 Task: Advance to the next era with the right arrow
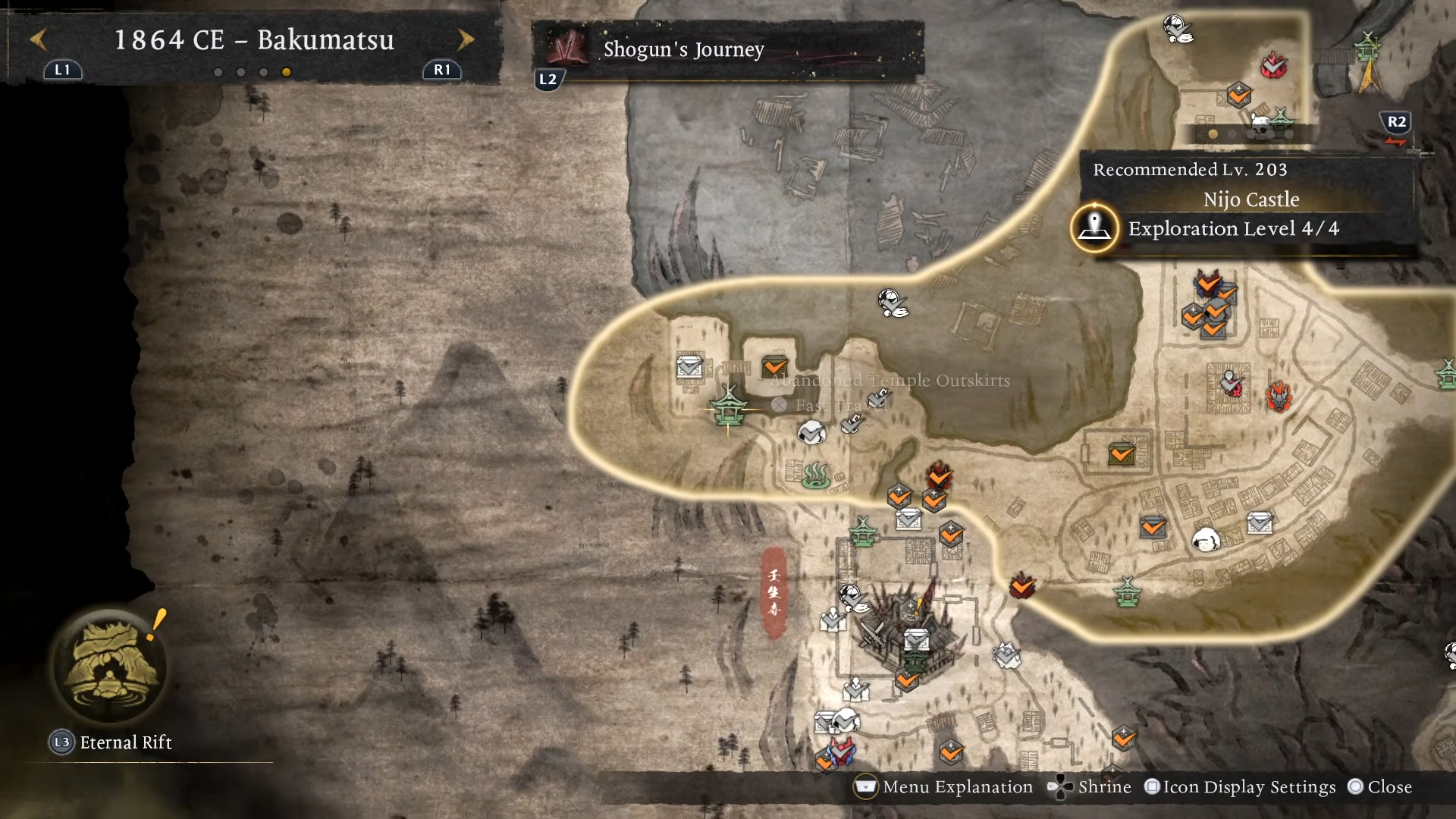point(466,39)
